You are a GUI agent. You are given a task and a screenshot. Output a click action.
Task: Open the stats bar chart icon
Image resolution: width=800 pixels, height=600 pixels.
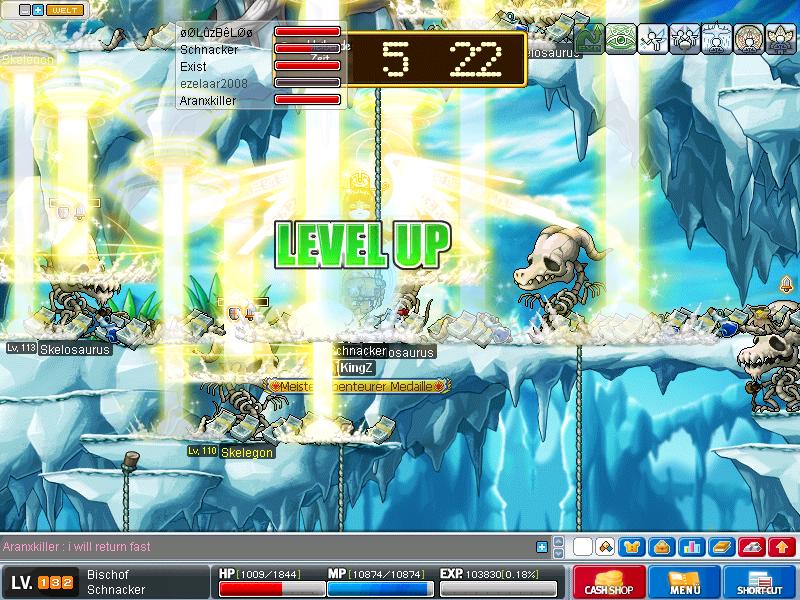click(691, 547)
